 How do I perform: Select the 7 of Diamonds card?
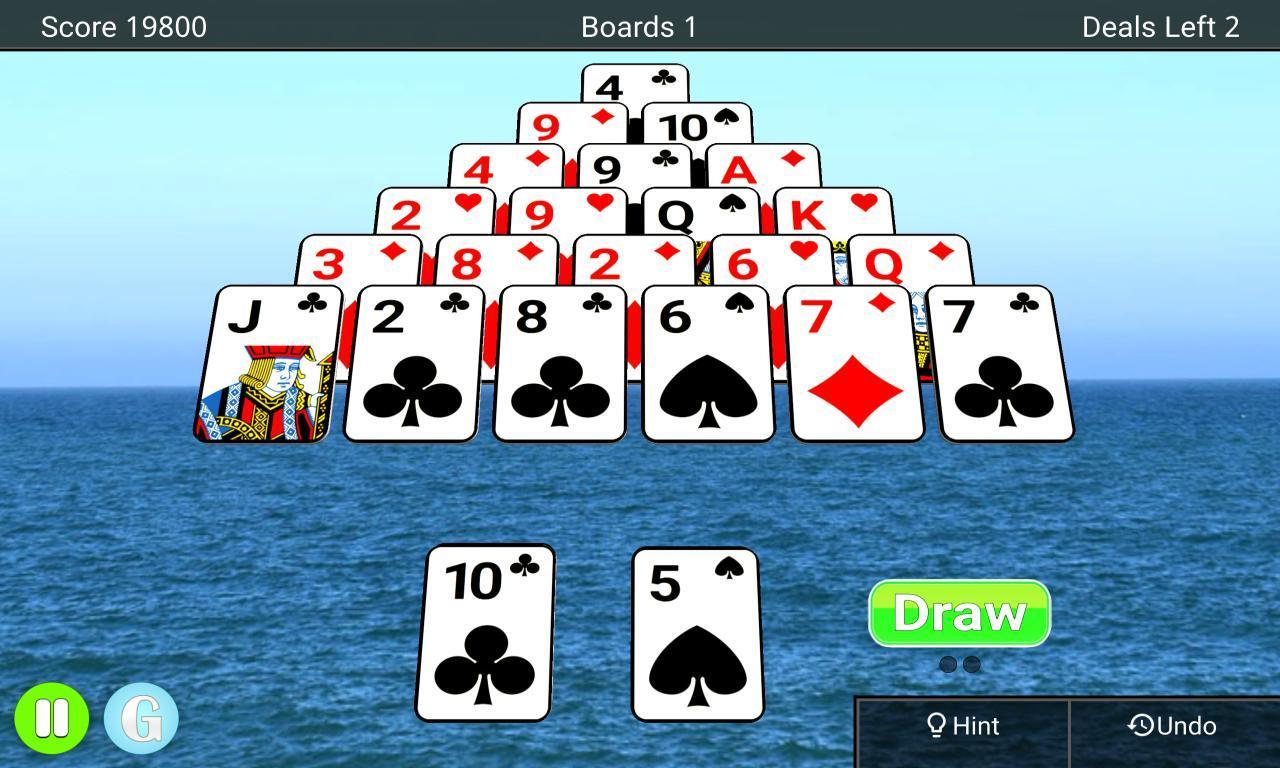coord(855,365)
